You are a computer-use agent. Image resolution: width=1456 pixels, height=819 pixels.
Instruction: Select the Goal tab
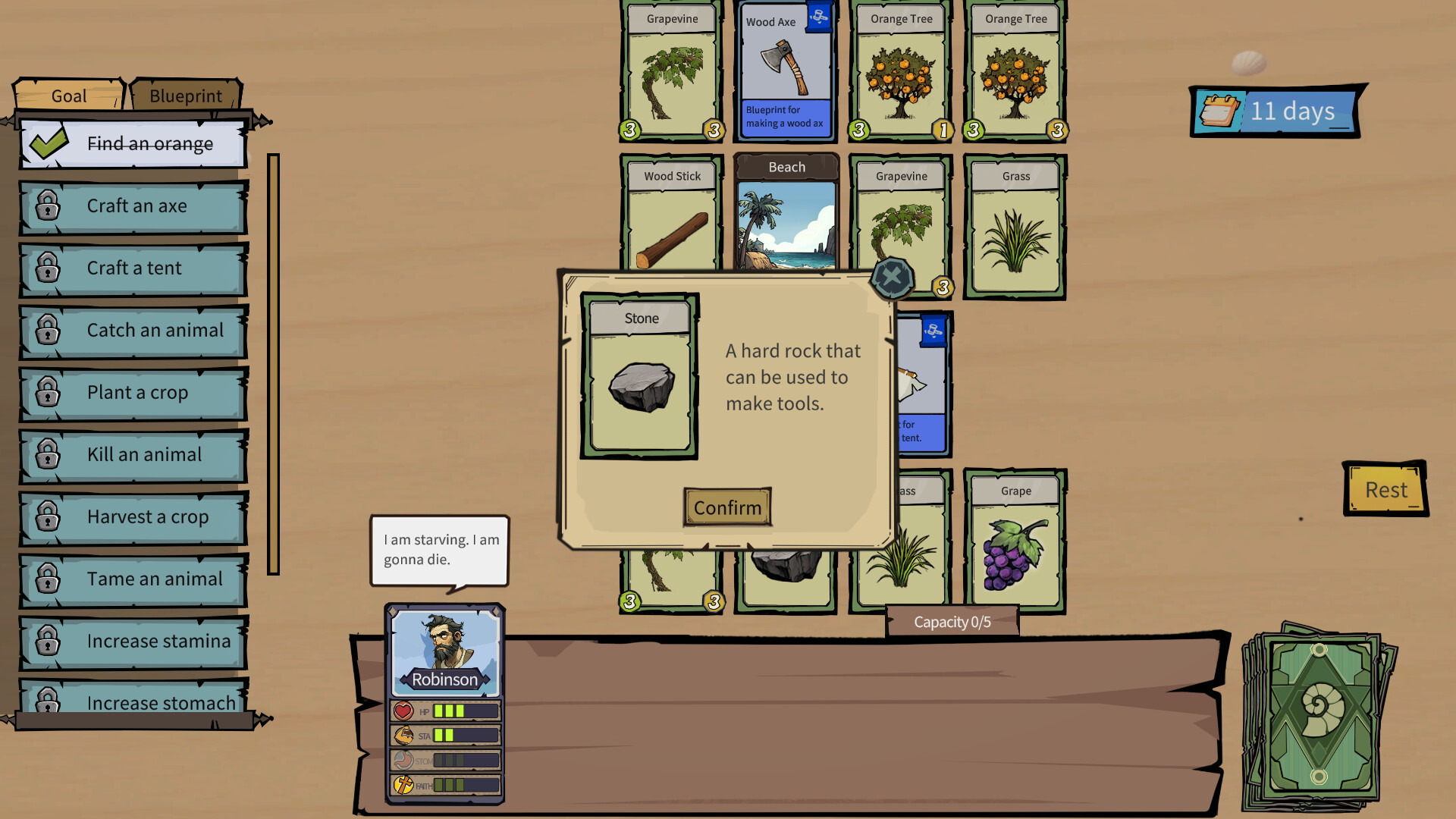[x=67, y=96]
